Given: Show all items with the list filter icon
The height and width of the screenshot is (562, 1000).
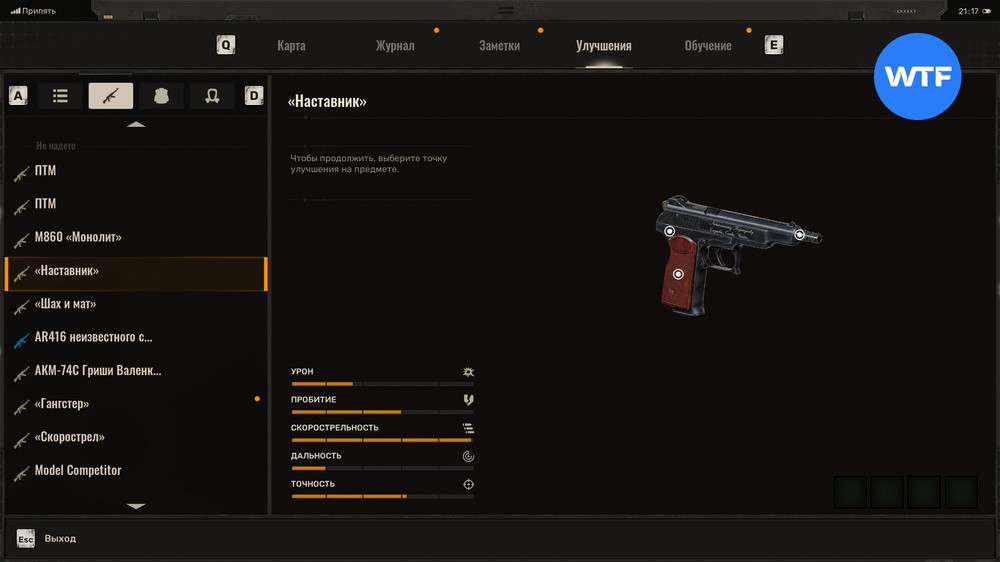Looking at the screenshot, I should click(x=60, y=96).
